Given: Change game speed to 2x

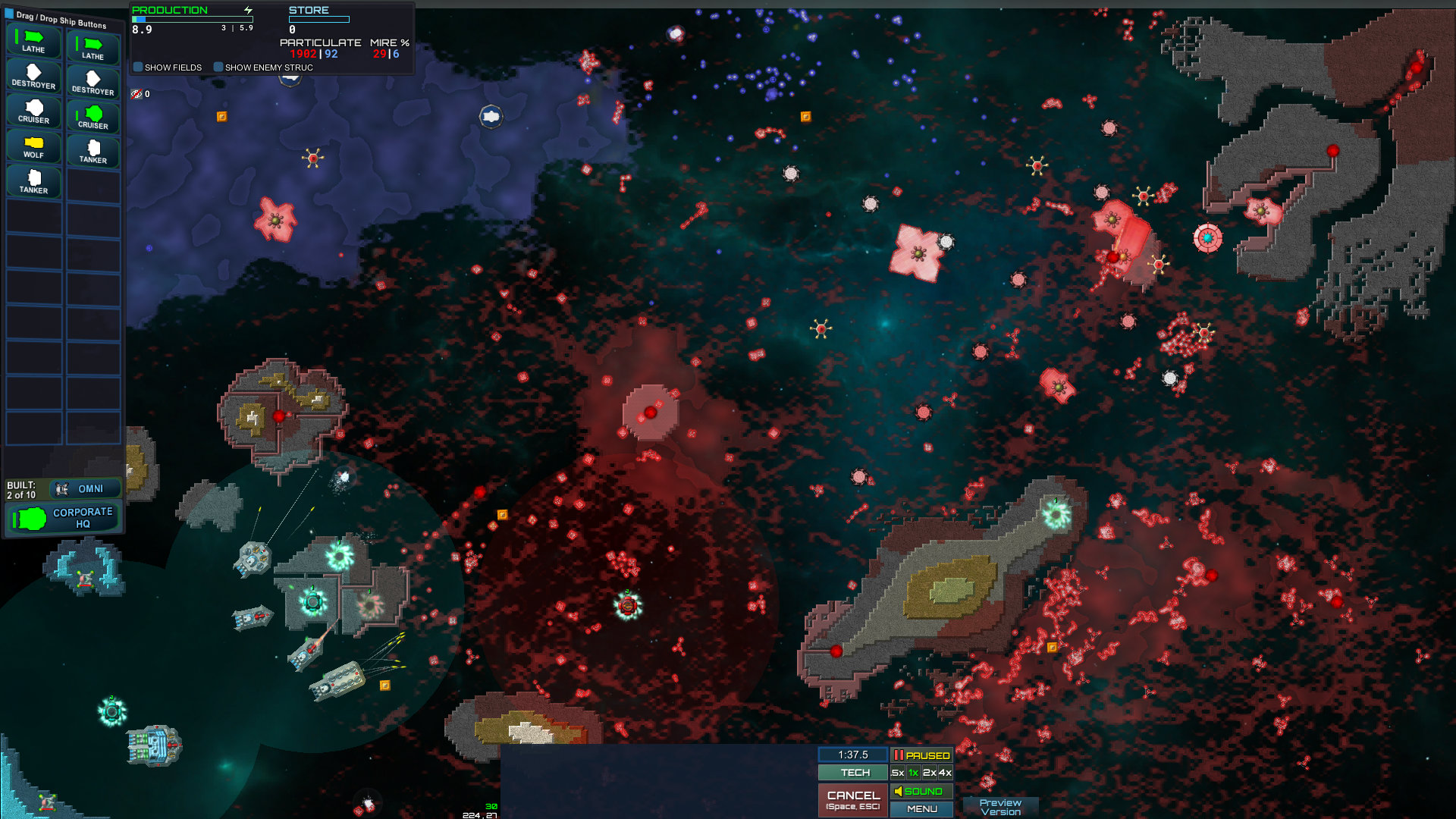Looking at the screenshot, I should point(930,773).
